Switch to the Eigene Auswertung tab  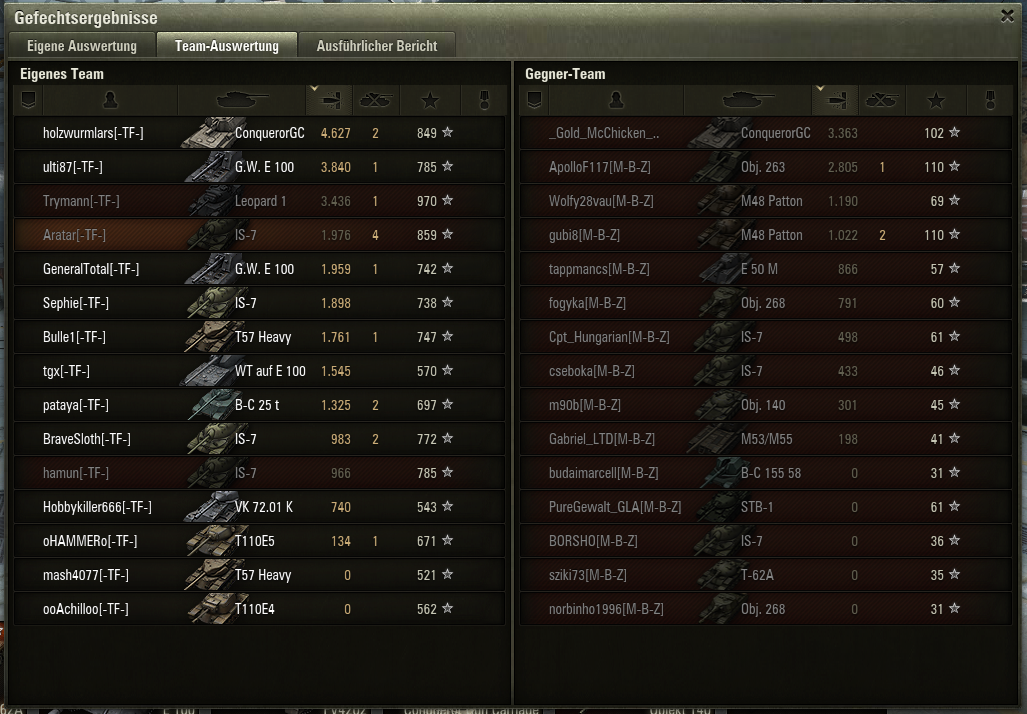tap(82, 46)
